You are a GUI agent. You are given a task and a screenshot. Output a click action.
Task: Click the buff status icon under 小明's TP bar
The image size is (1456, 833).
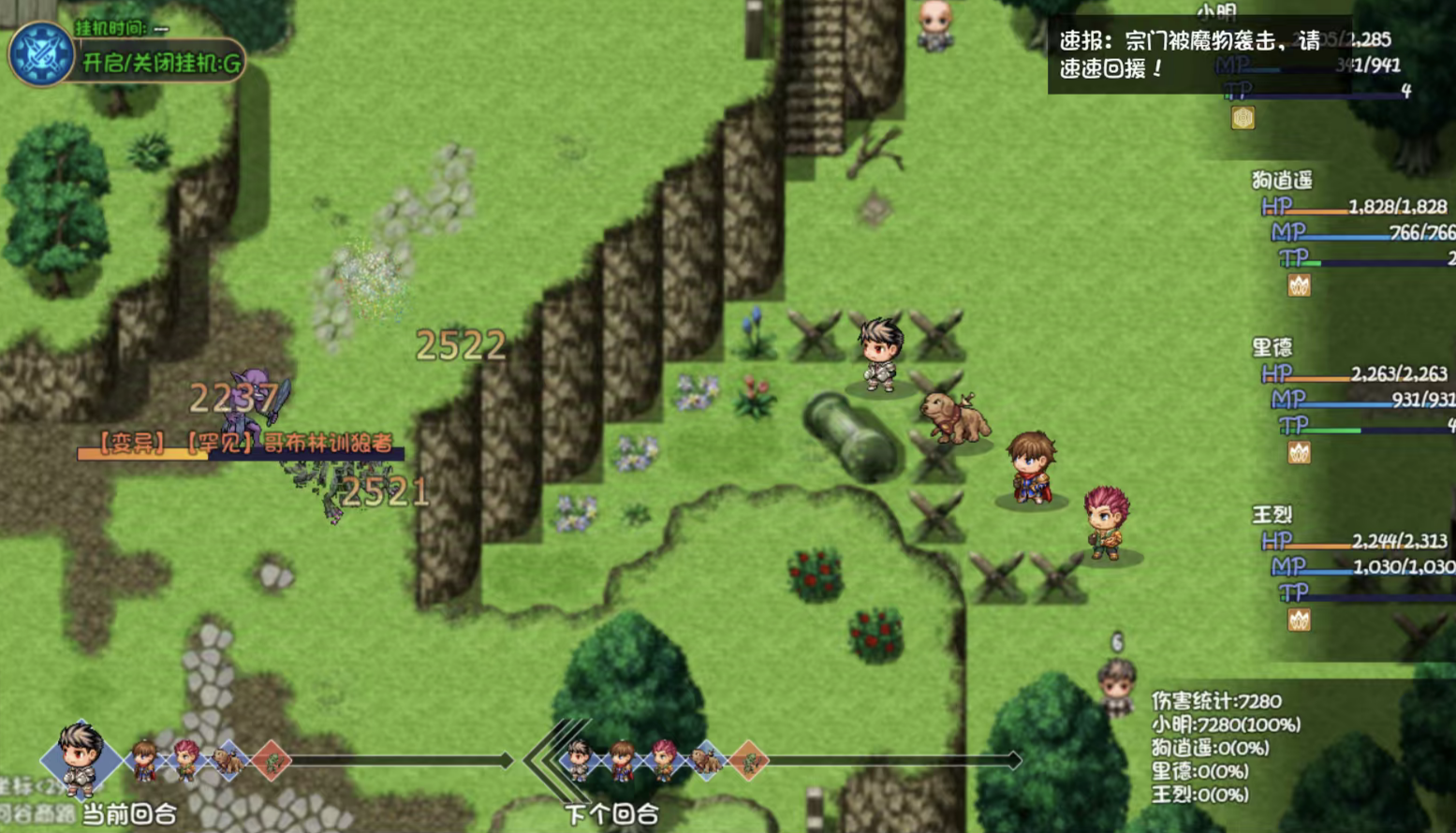tap(1242, 119)
